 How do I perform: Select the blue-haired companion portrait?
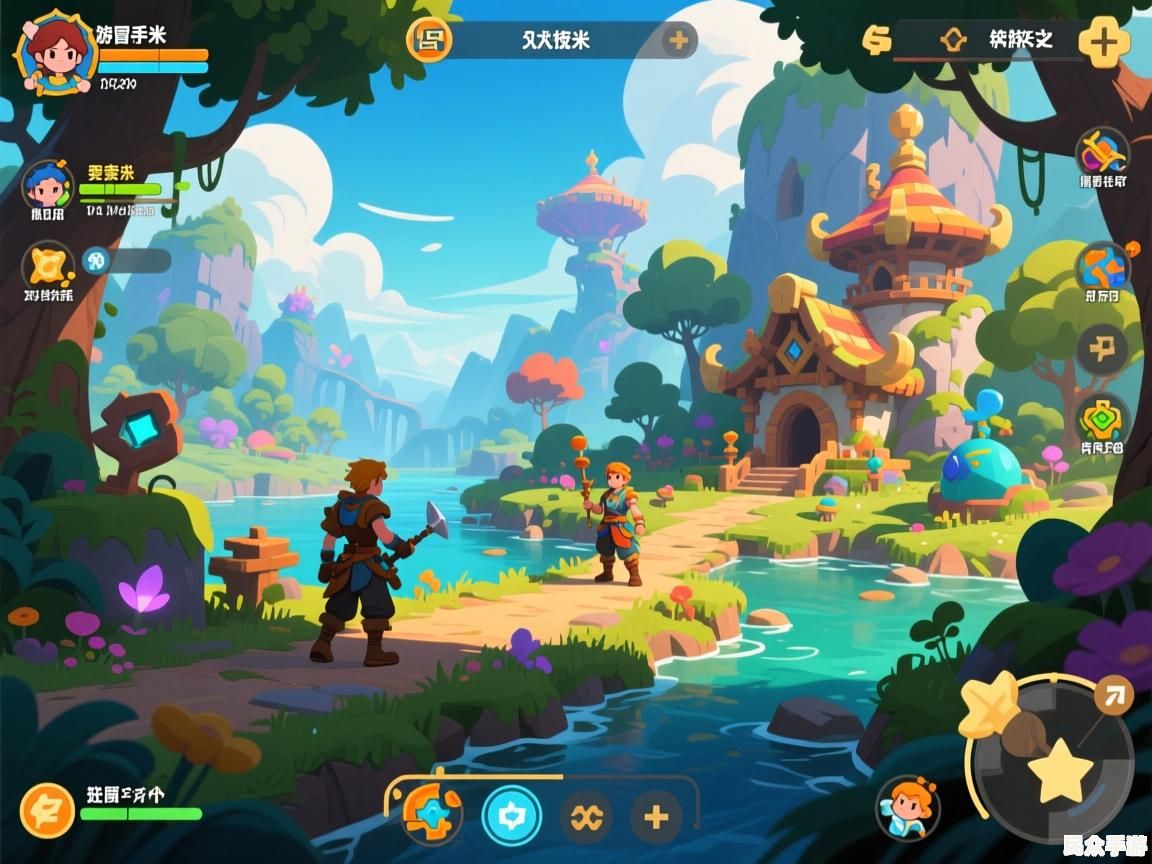point(47,186)
